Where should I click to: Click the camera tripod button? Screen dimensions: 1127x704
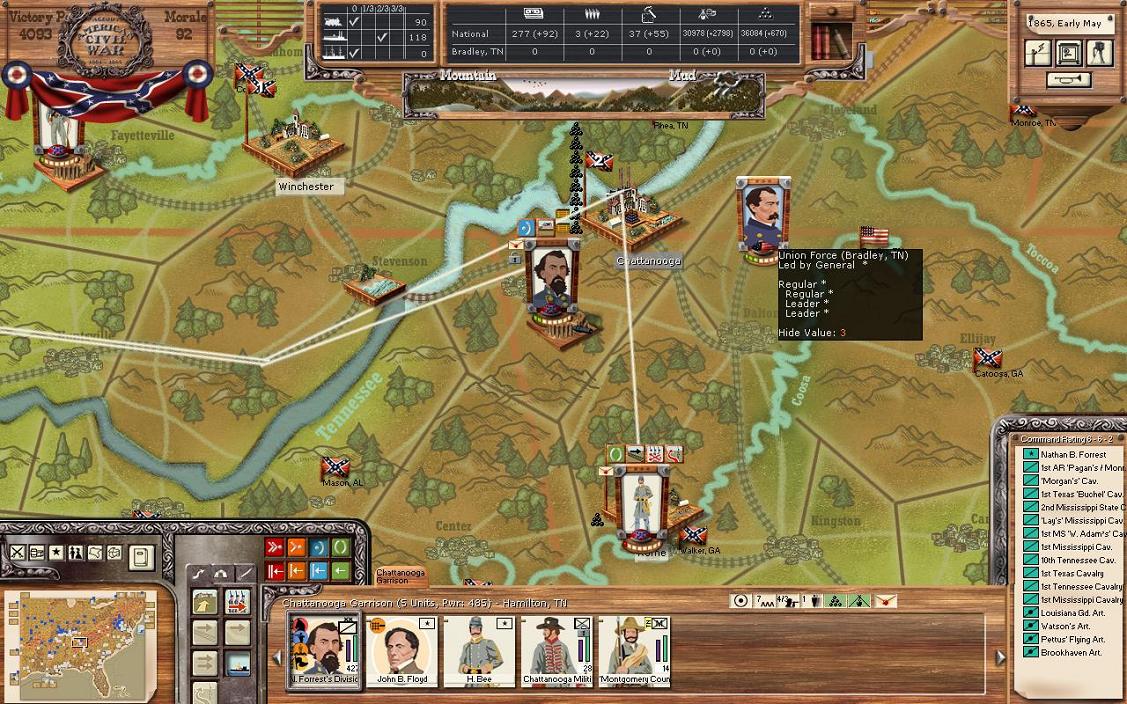point(1099,53)
